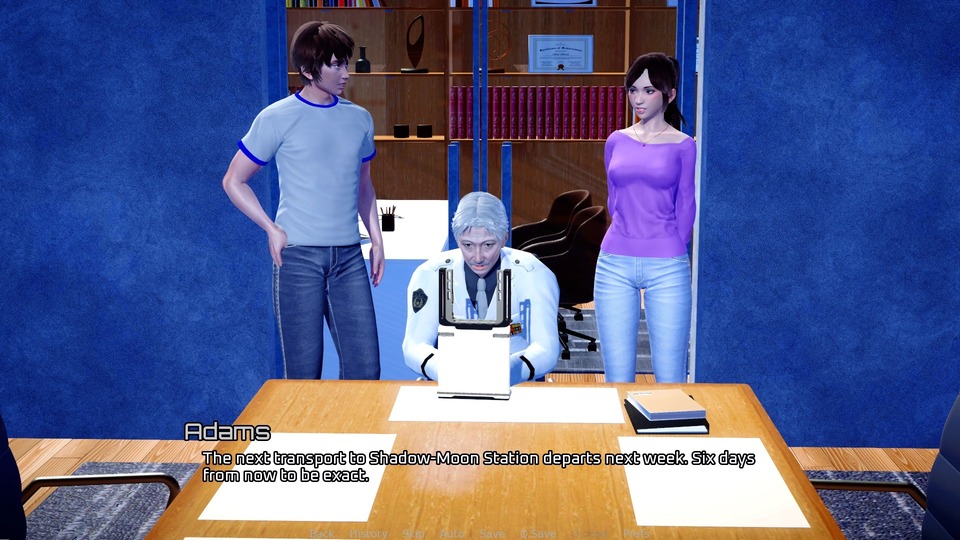Open the dialogue History log
The height and width of the screenshot is (540, 960).
[x=369, y=534]
